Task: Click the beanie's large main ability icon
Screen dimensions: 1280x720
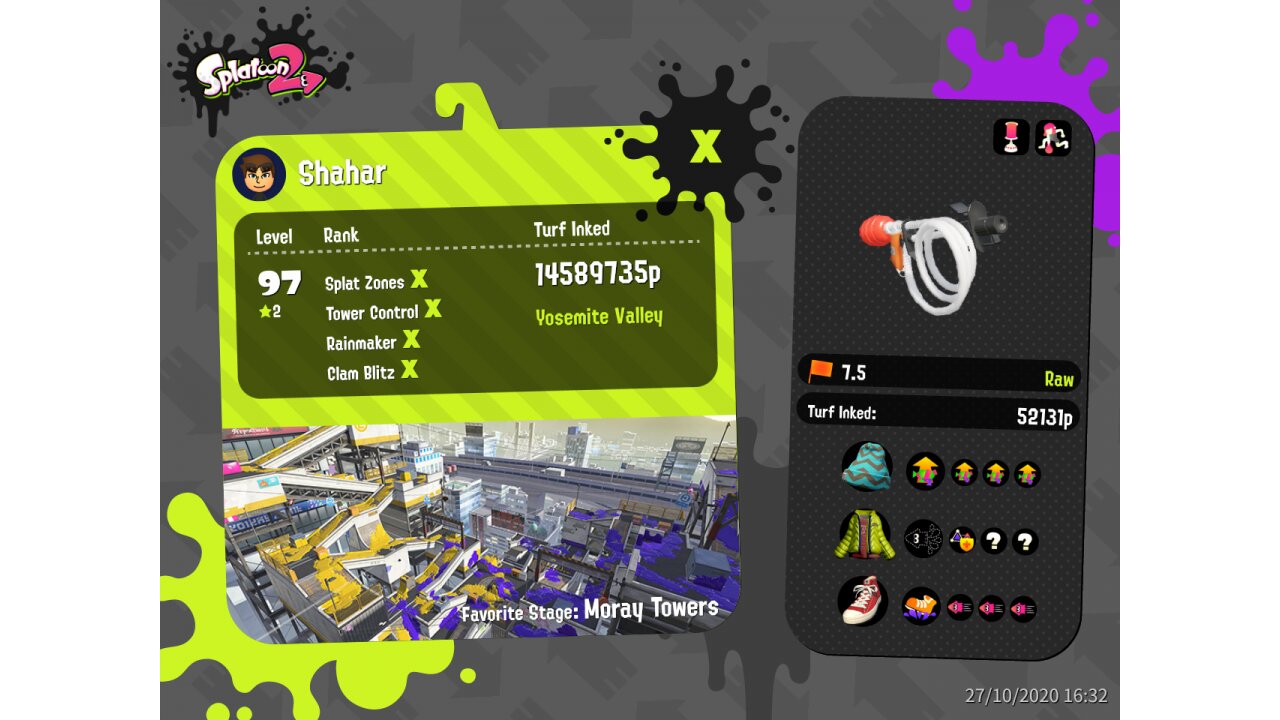Action: (x=925, y=471)
